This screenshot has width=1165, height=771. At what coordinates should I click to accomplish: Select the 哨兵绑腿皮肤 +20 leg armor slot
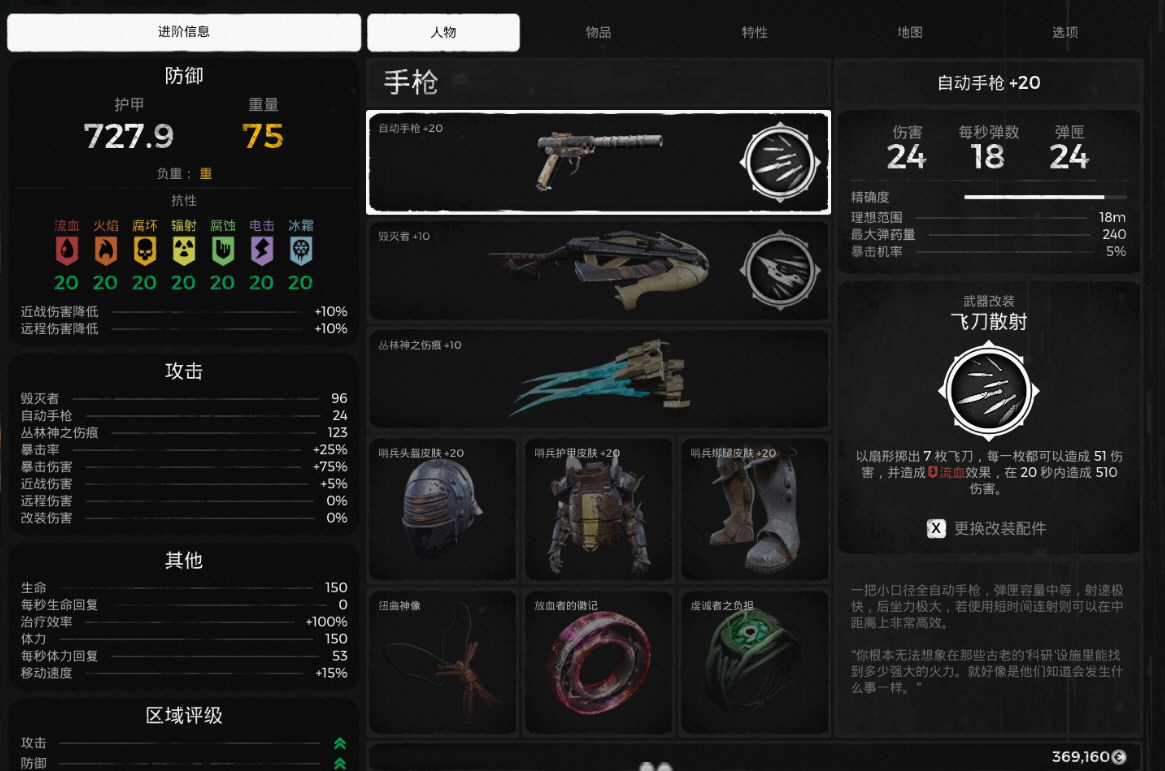coord(754,510)
